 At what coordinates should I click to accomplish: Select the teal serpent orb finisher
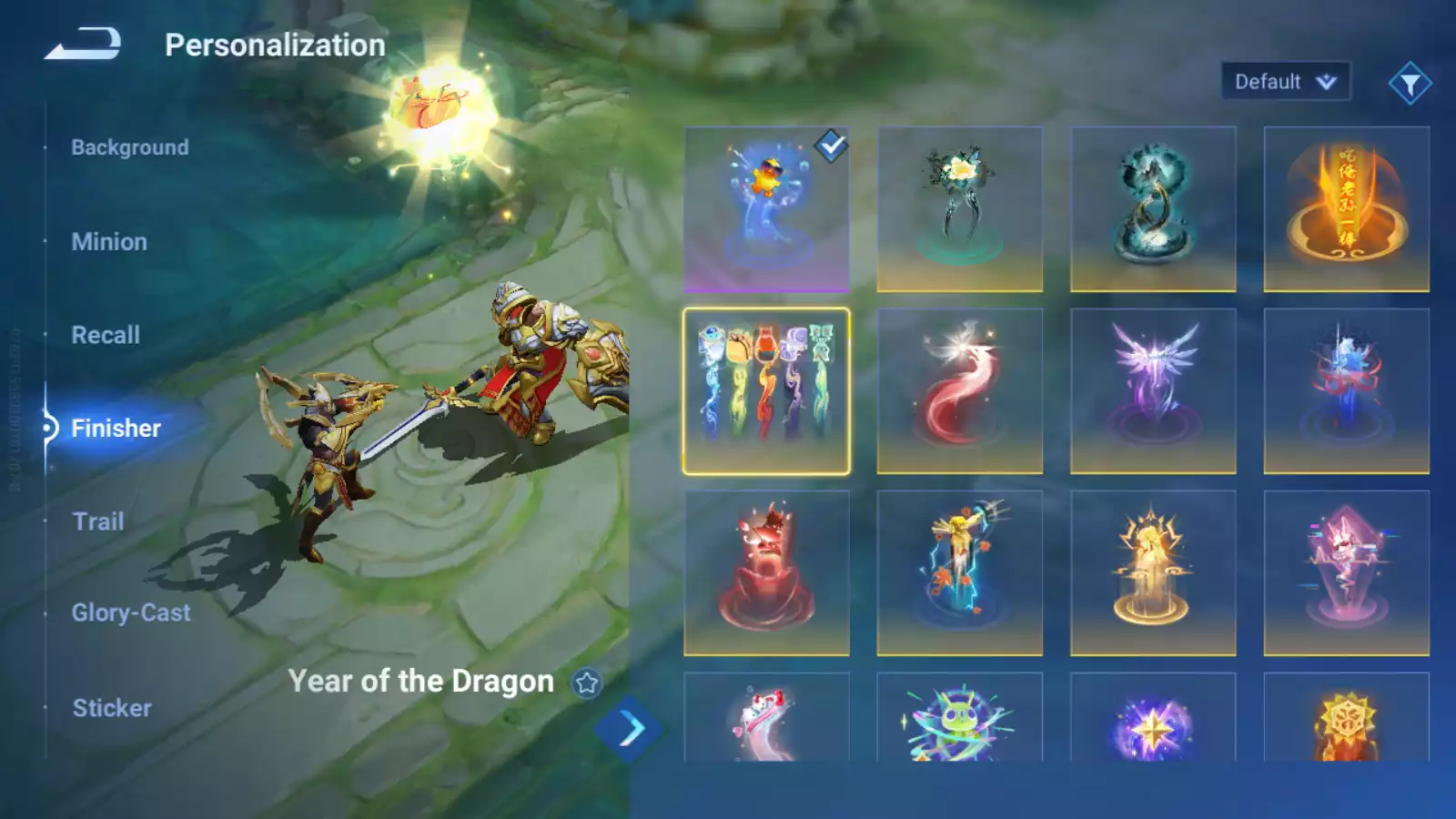(x=1153, y=209)
